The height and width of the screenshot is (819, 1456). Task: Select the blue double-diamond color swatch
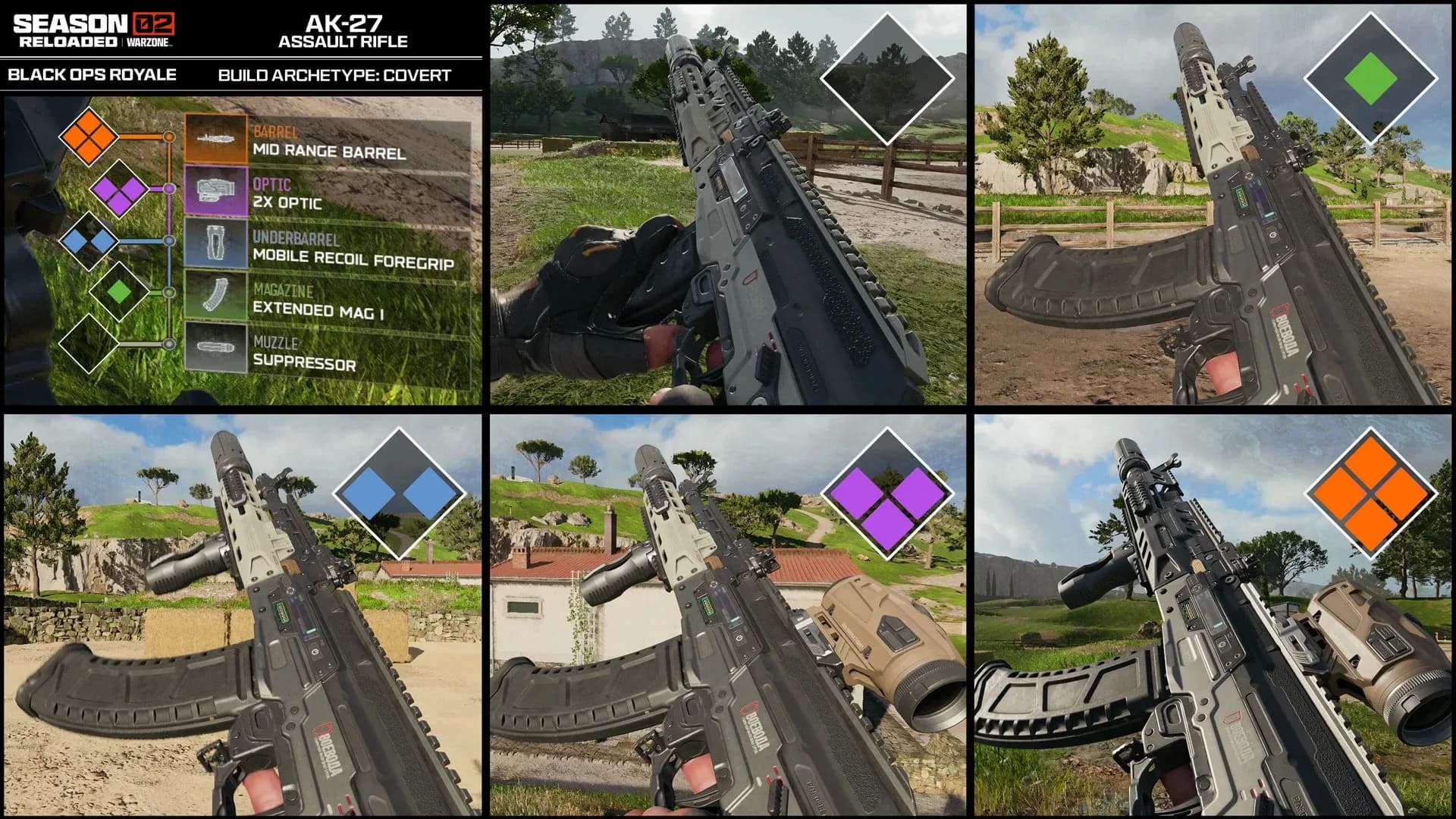(397, 491)
